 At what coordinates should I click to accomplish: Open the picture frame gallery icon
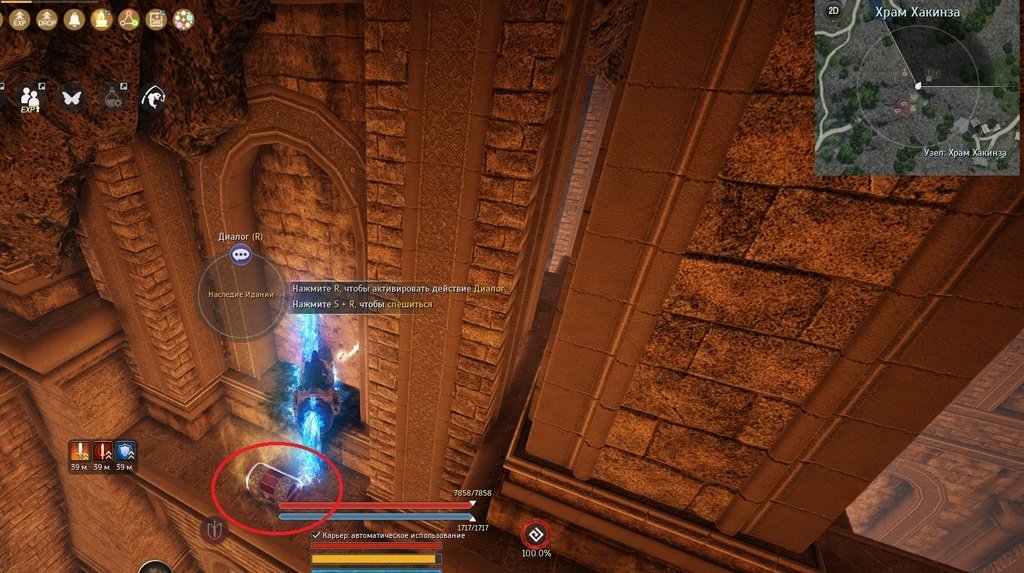[156, 19]
